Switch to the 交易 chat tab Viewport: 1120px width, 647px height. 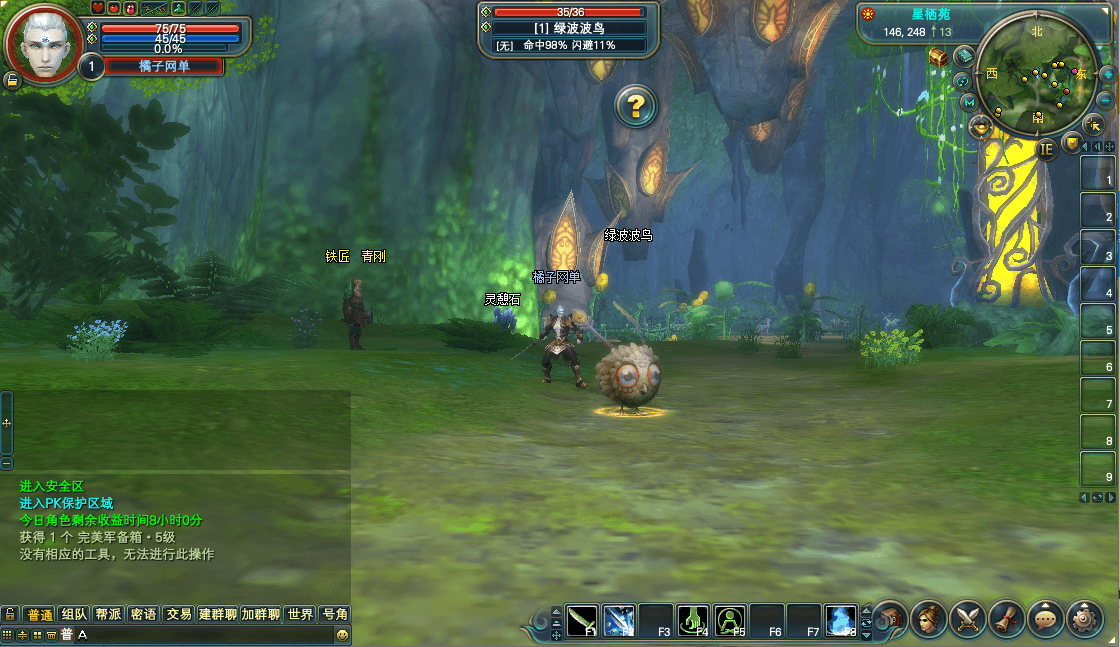pos(179,614)
